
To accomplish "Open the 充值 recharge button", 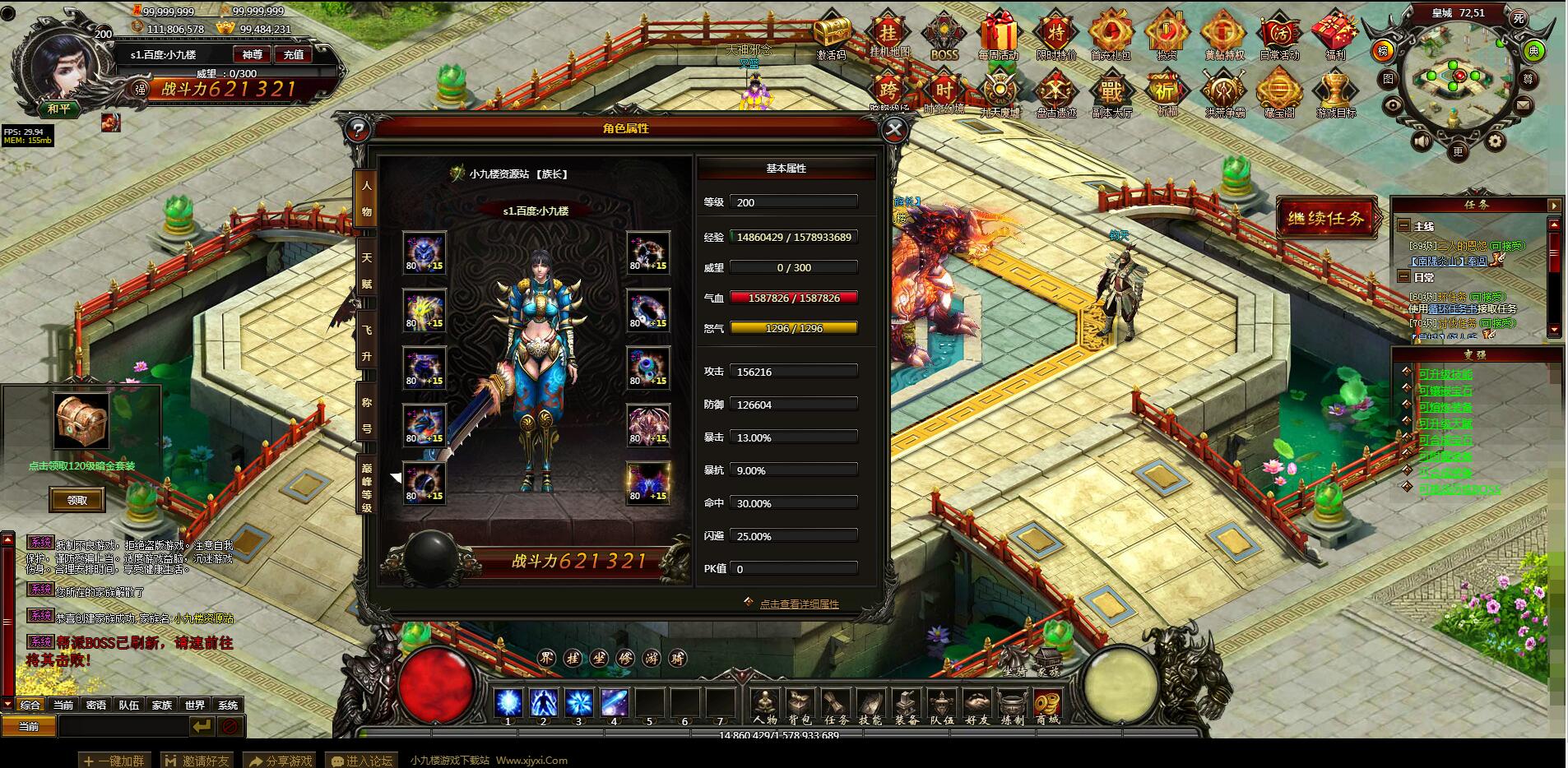I will point(294,54).
